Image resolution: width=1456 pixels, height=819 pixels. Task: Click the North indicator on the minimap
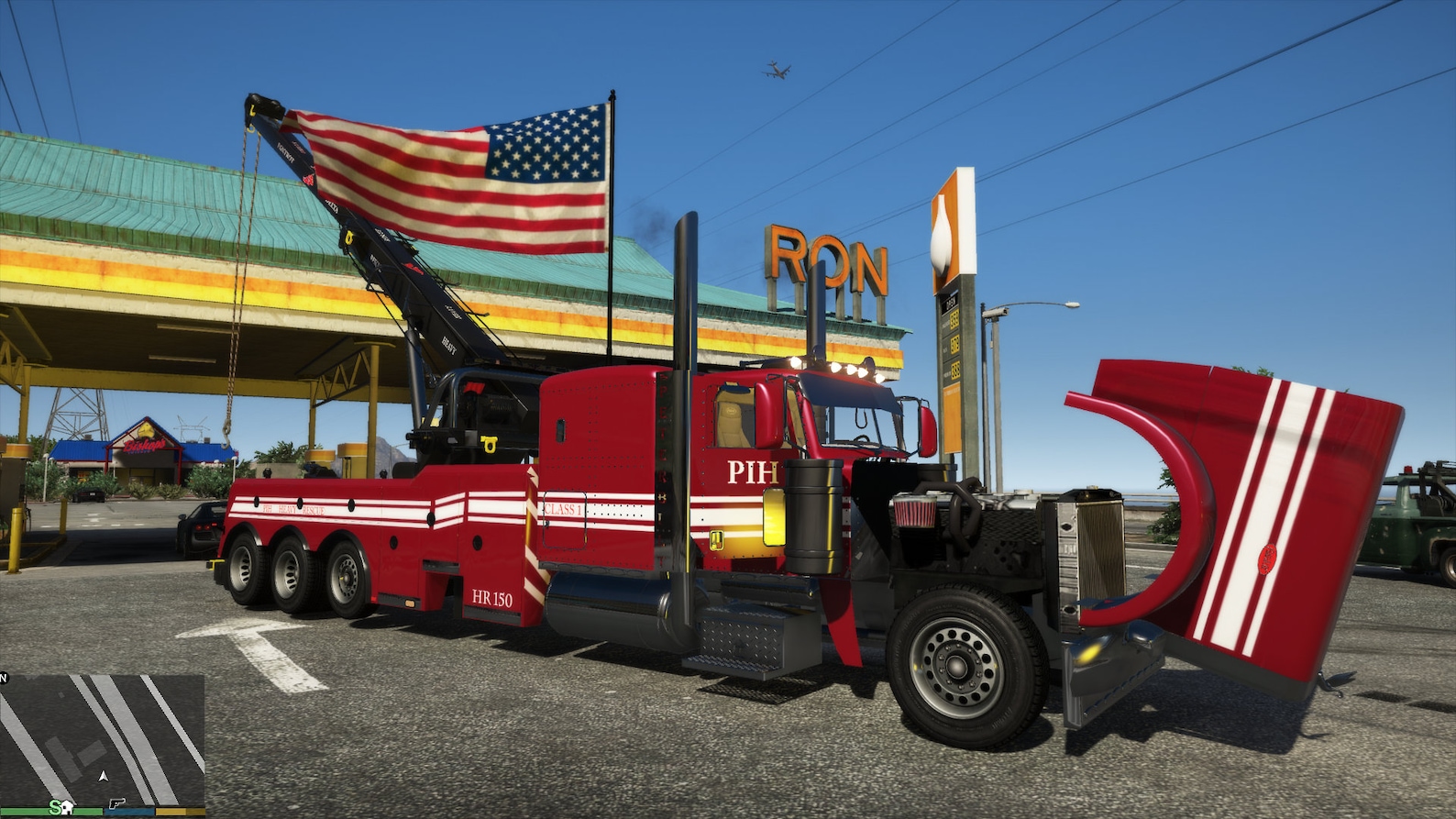coord(5,676)
